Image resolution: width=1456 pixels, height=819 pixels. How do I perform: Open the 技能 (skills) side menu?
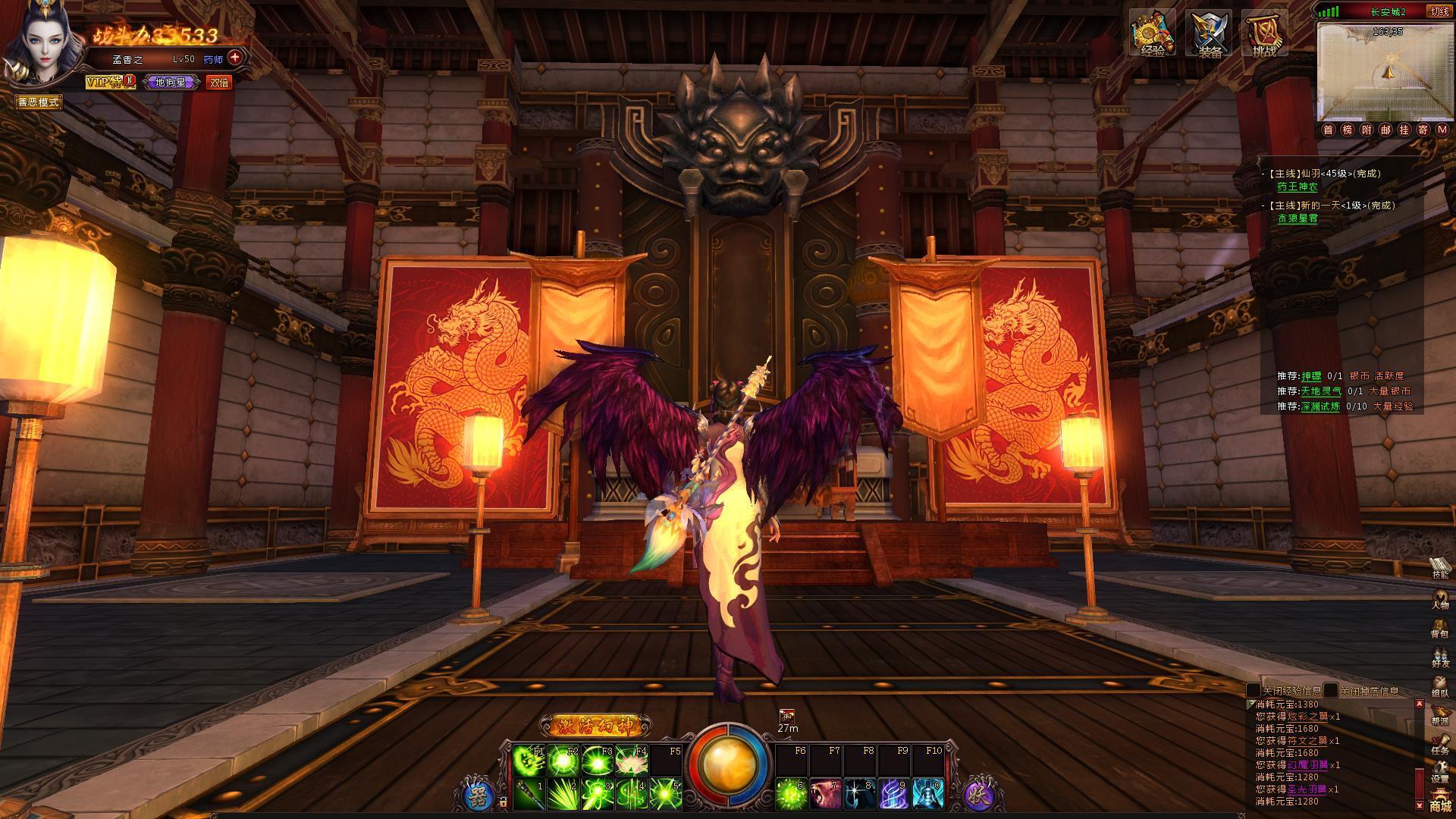click(1439, 567)
